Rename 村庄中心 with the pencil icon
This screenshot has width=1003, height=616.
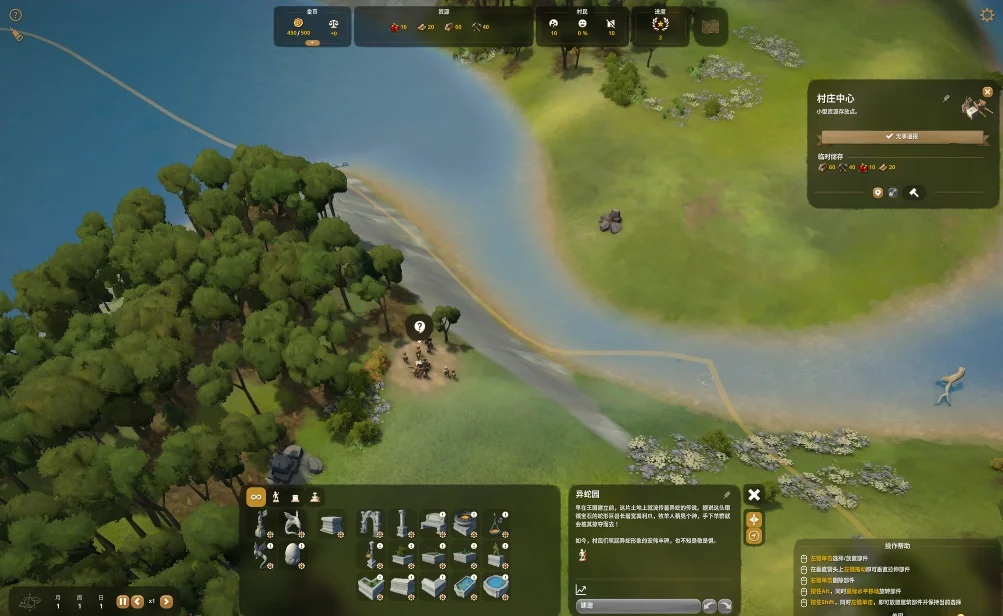tap(946, 98)
